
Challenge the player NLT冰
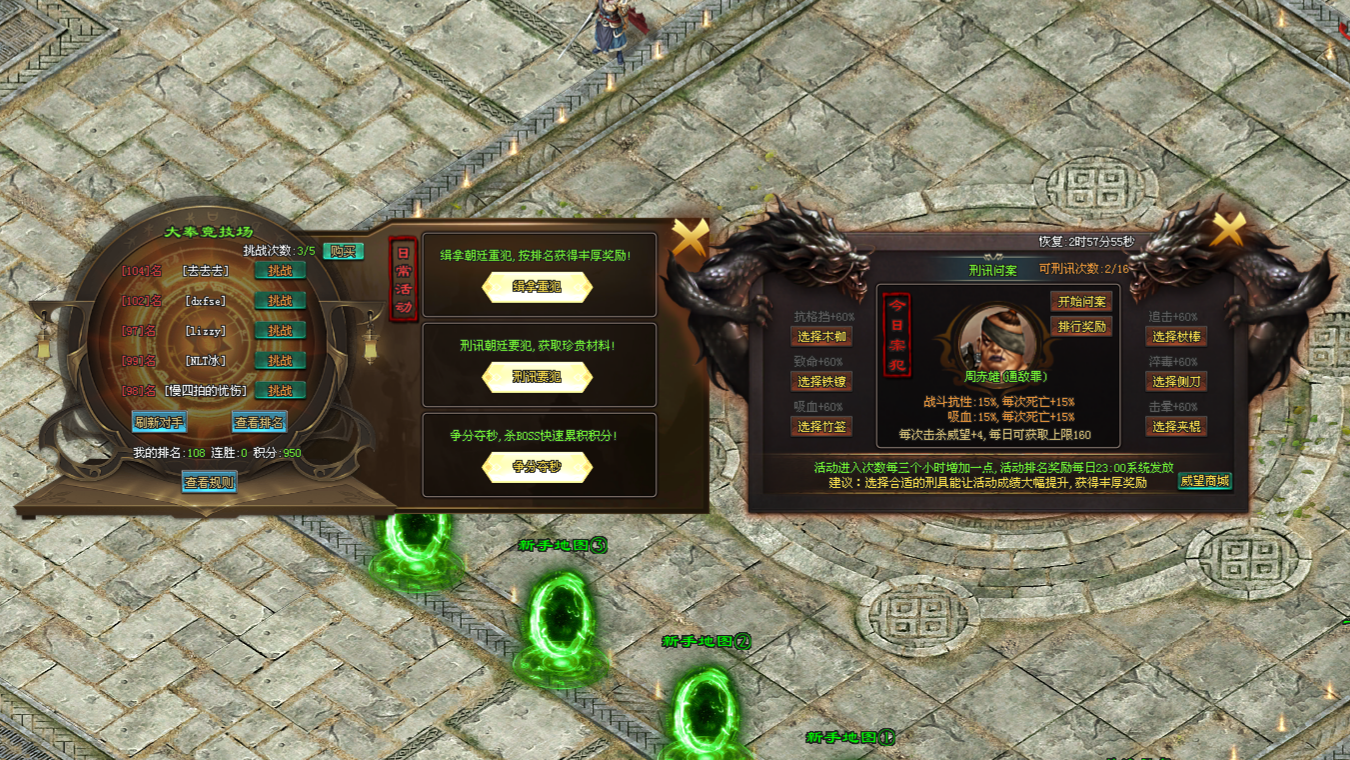(280, 360)
